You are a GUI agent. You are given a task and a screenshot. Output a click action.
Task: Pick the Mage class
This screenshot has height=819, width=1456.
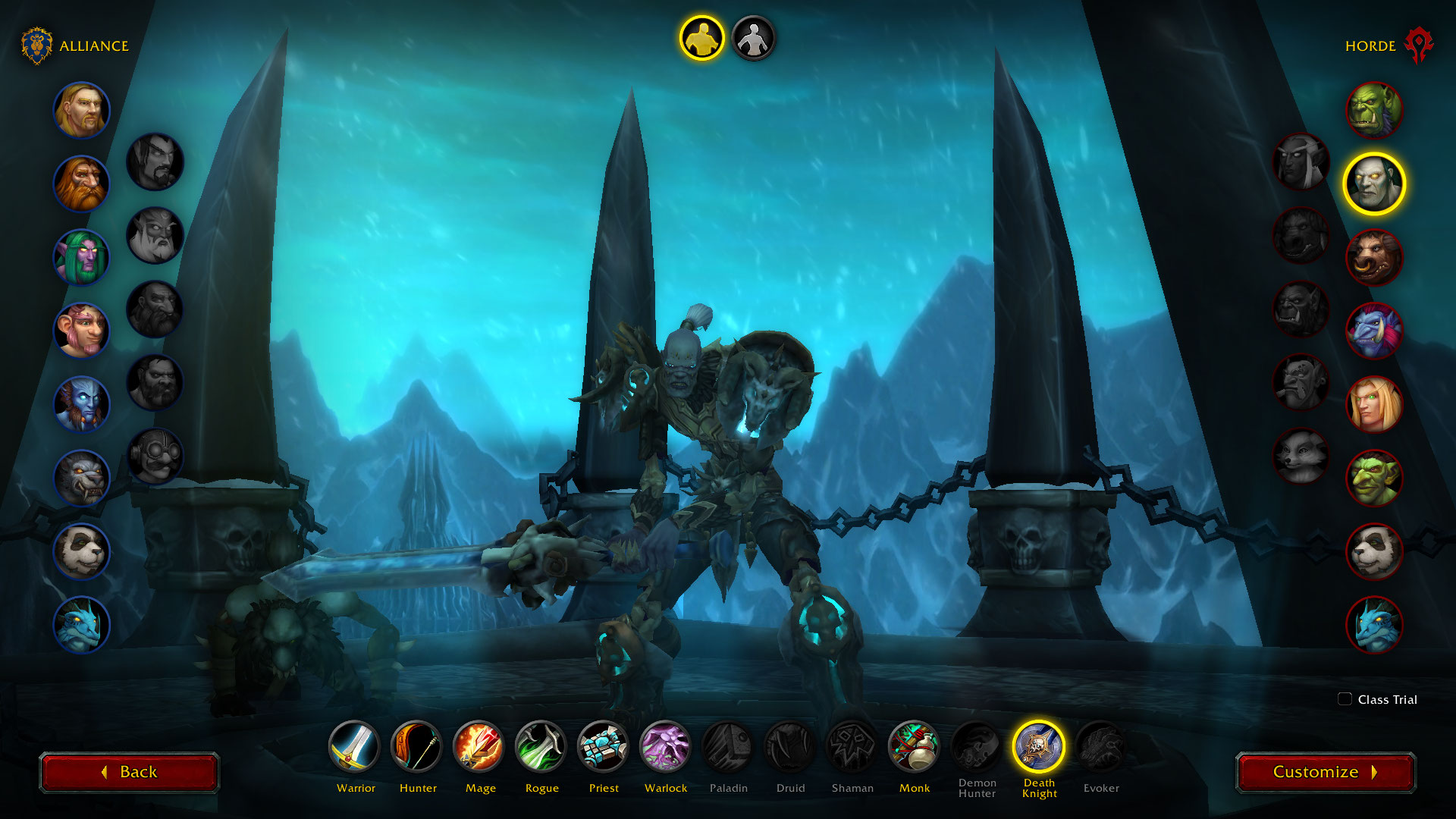[479, 747]
